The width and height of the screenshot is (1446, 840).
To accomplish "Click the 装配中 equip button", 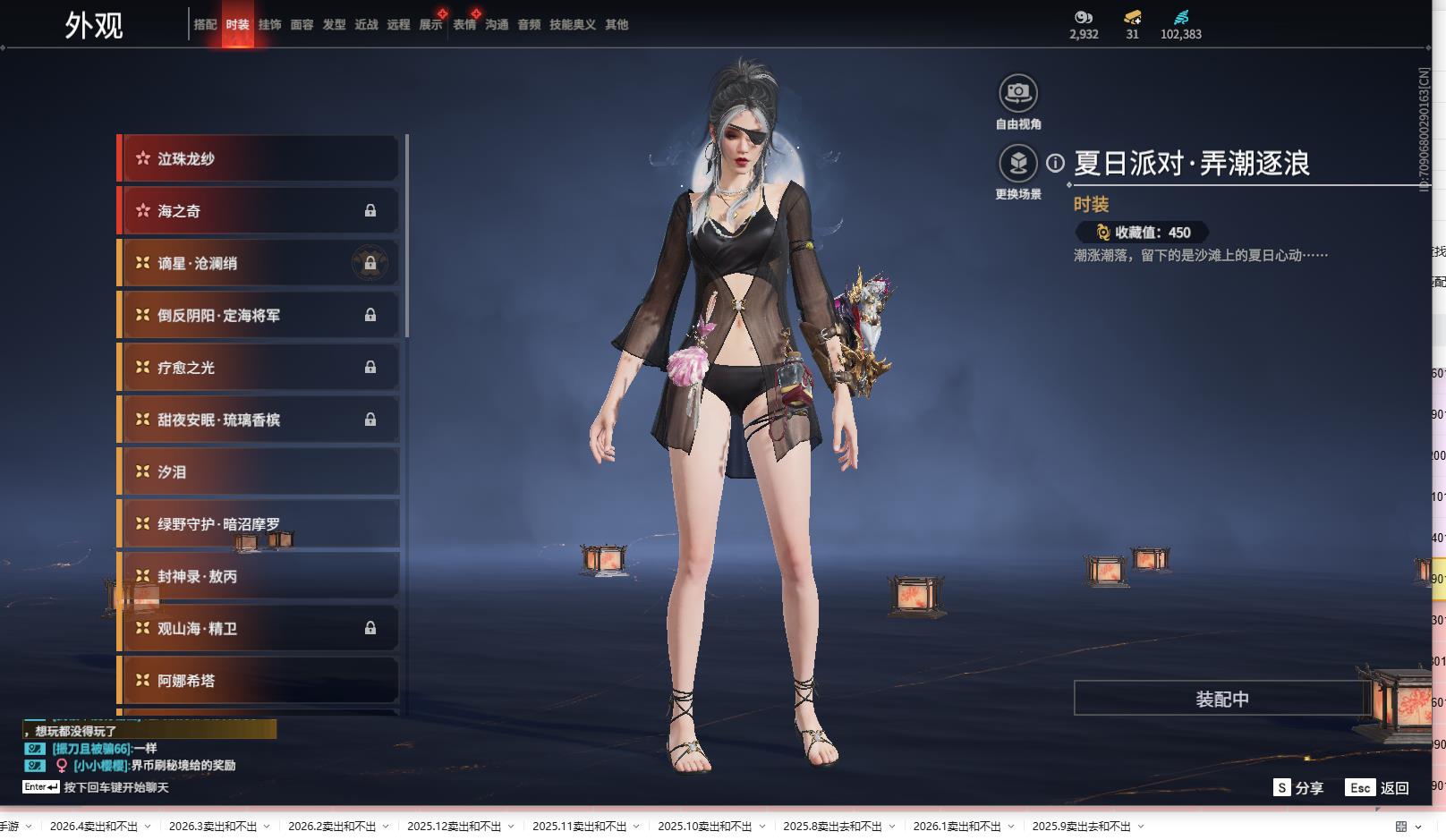I will pyautogui.click(x=1221, y=699).
